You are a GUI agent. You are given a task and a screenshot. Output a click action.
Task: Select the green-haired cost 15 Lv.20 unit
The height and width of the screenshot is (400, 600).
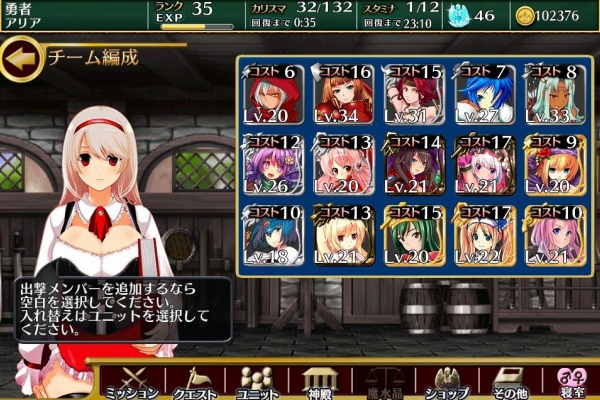pos(414,233)
